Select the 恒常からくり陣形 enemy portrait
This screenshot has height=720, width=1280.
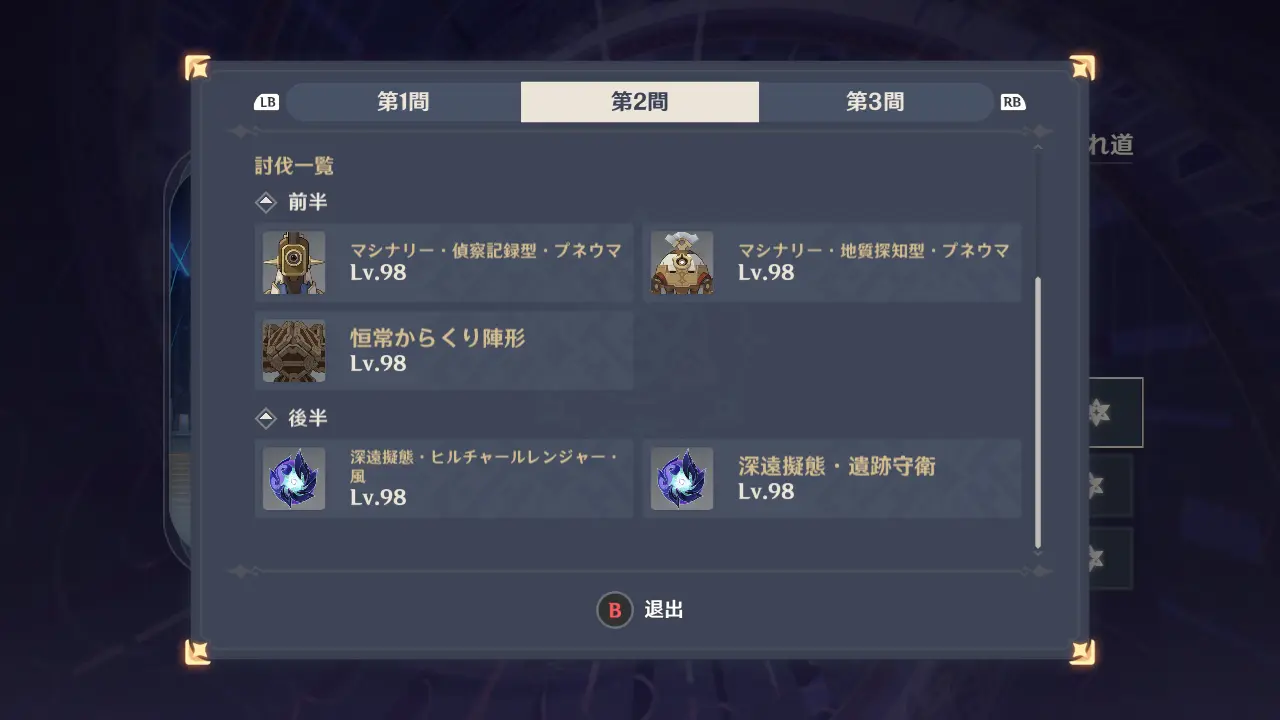click(x=293, y=351)
